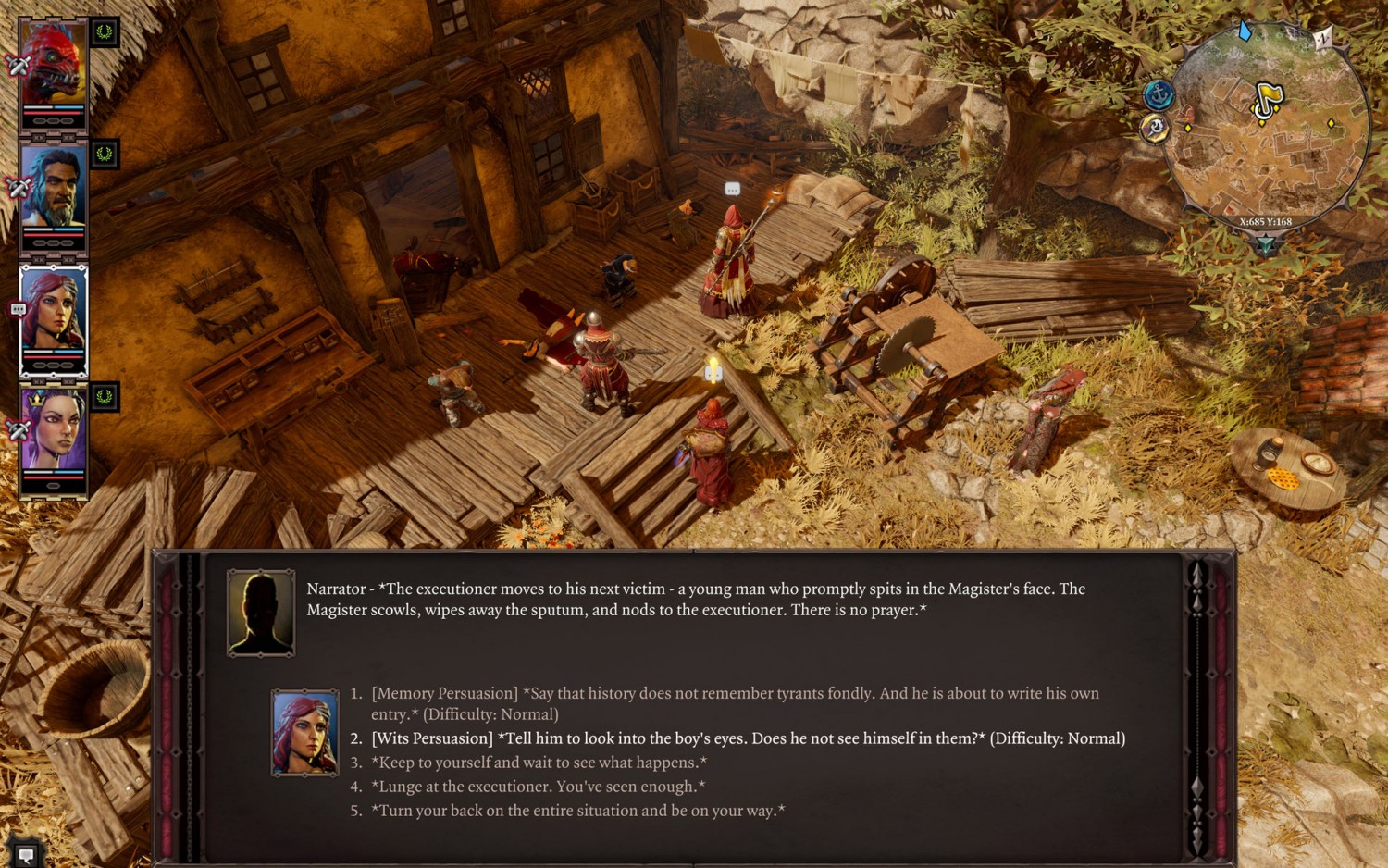Image resolution: width=1388 pixels, height=868 pixels.
Task: Select the yellow quest flag marker on the minimap
Action: pos(1269,94)
